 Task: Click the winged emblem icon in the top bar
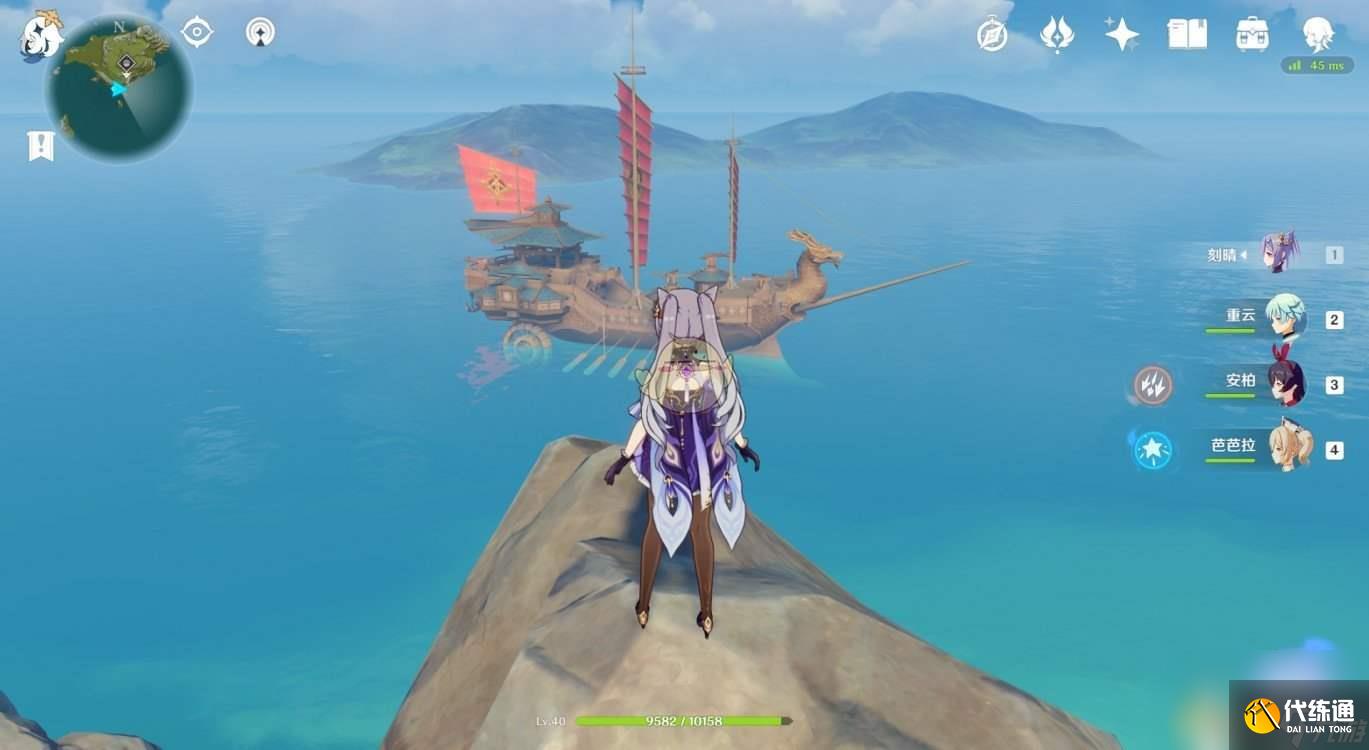[x=1057, y=35]
